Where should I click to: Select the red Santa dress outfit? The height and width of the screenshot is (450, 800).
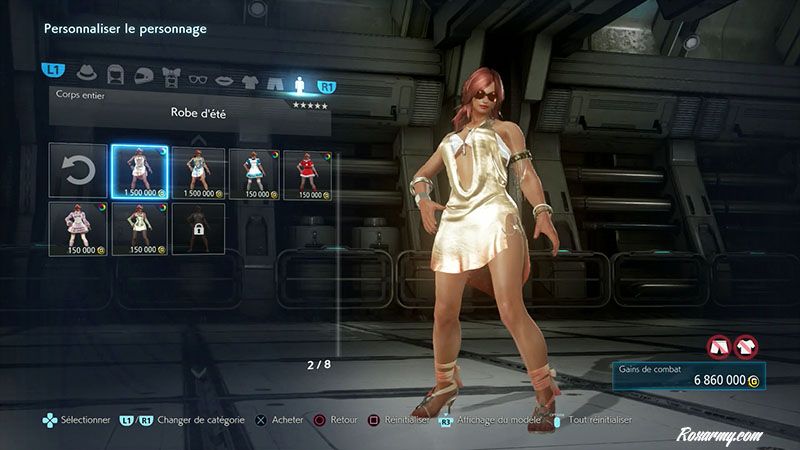310,171
